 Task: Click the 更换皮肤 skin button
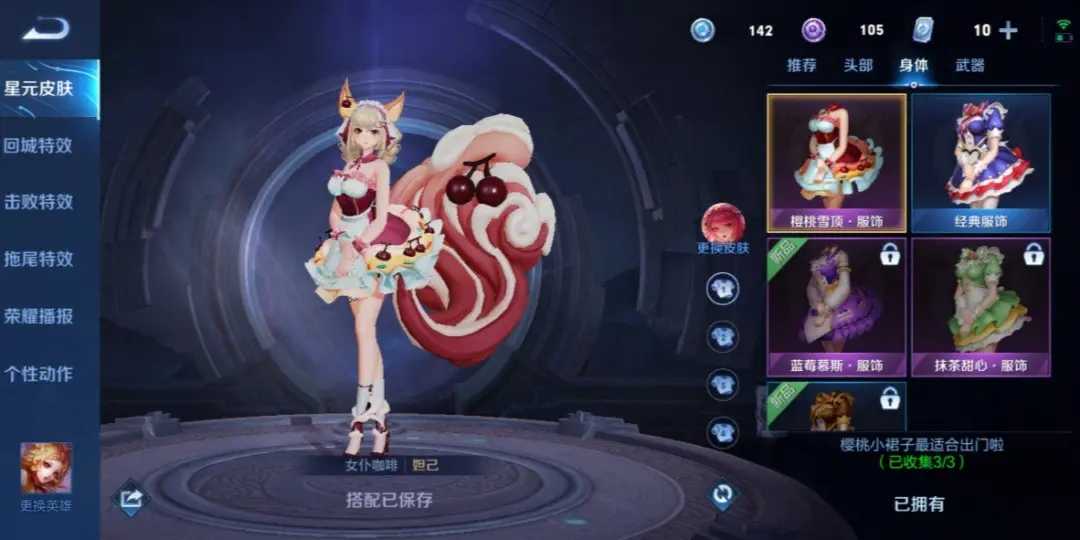tap(722, 226)
